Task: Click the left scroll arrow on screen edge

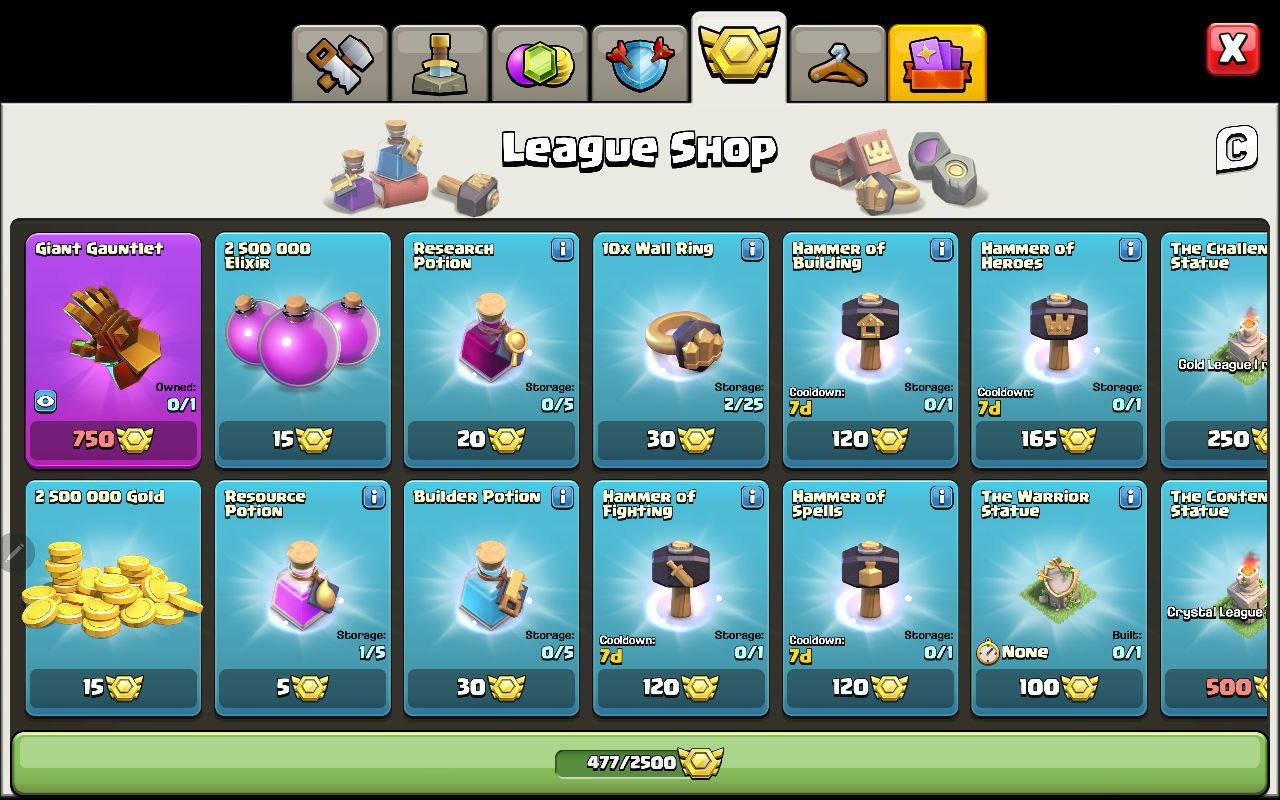Action: [x=11, y=548]
